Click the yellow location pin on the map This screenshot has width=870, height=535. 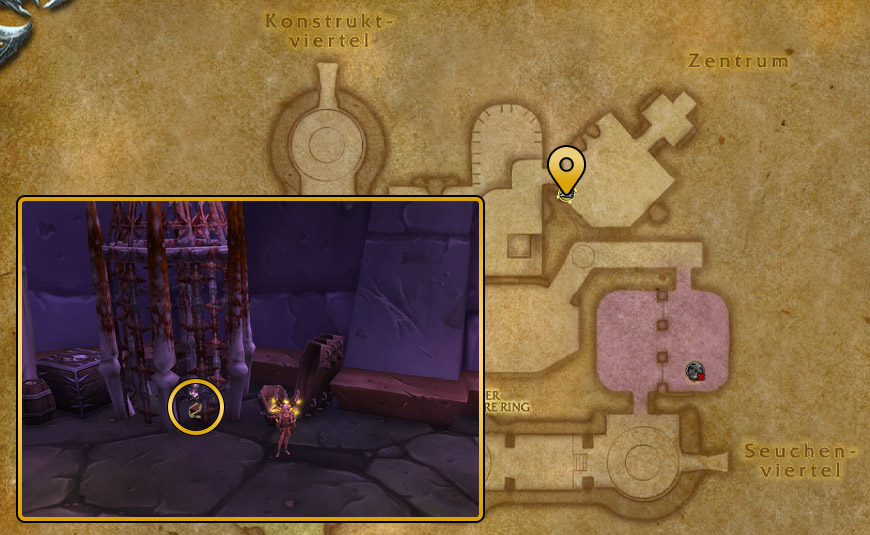[x=566, y=168]
